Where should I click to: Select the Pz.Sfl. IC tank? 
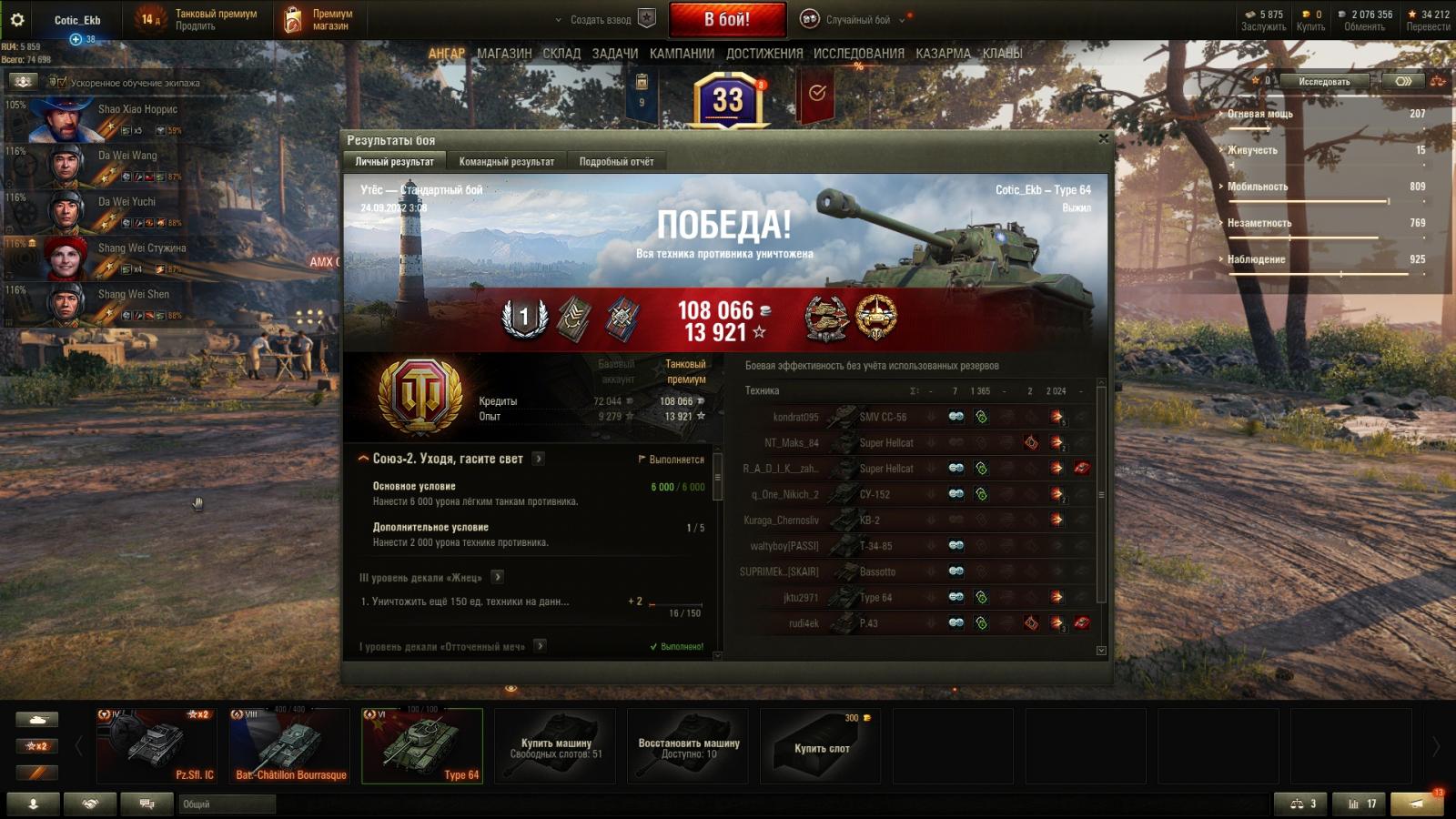coord(157,746)
